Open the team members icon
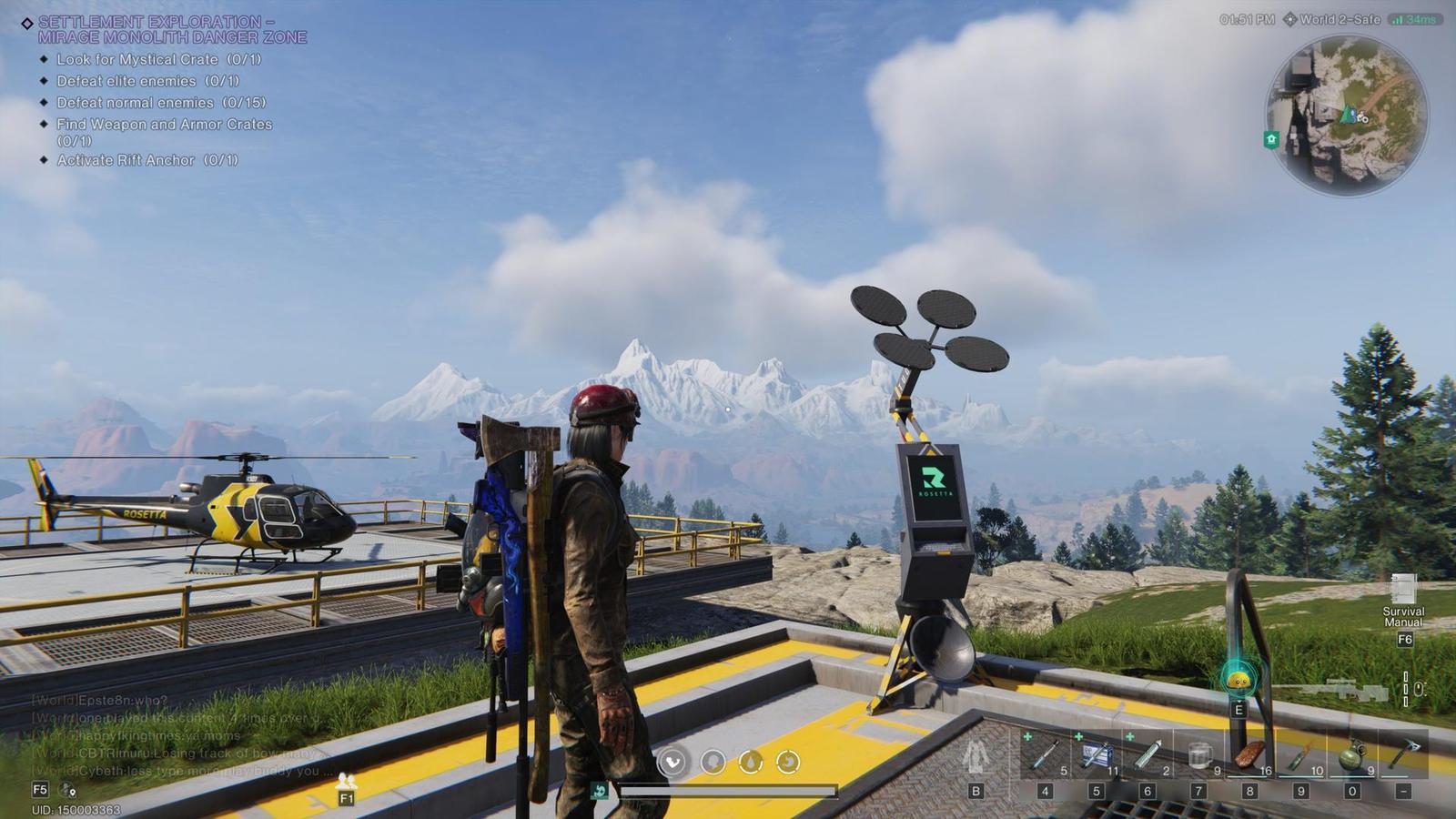The image size is (1456, 819). click(x=346, y=781)
